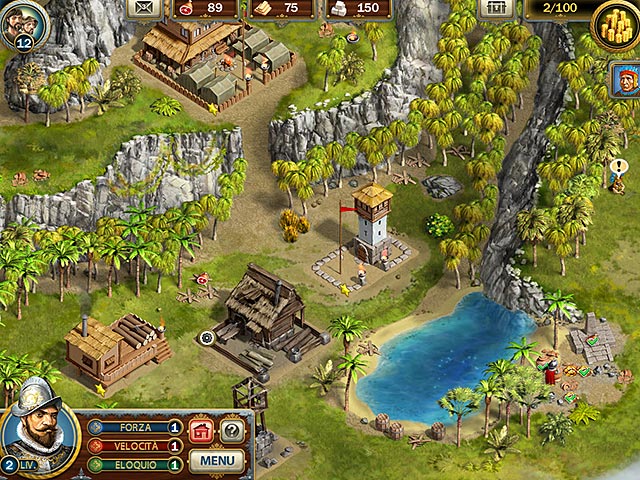This screenshot has width=640, height=480.
Task: Open the envelope mail icon
Action: point(146,8)
